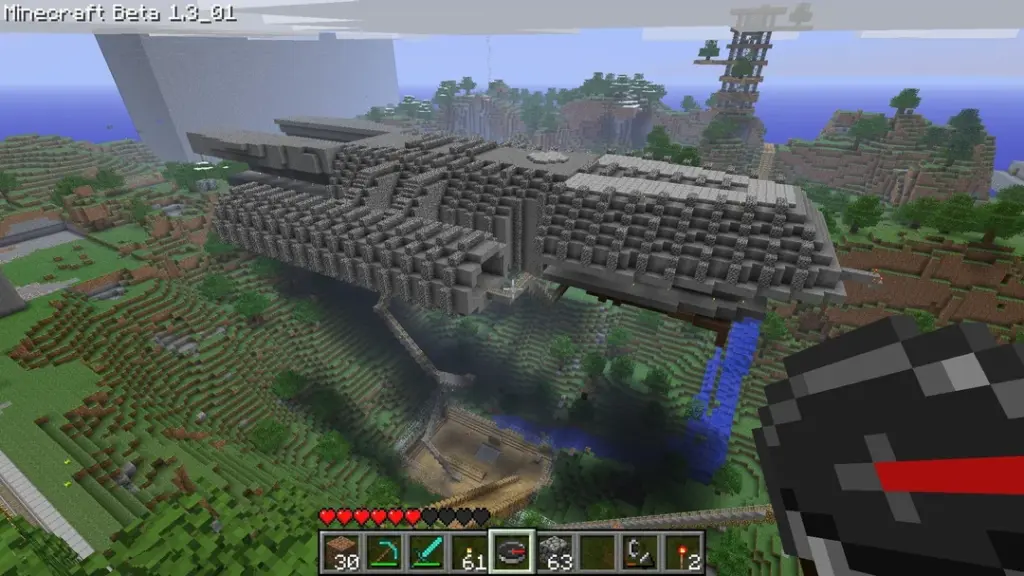Switch to the cobblestone stack slot
Viewport: 1024px width, 576px height.
[556, 551]
